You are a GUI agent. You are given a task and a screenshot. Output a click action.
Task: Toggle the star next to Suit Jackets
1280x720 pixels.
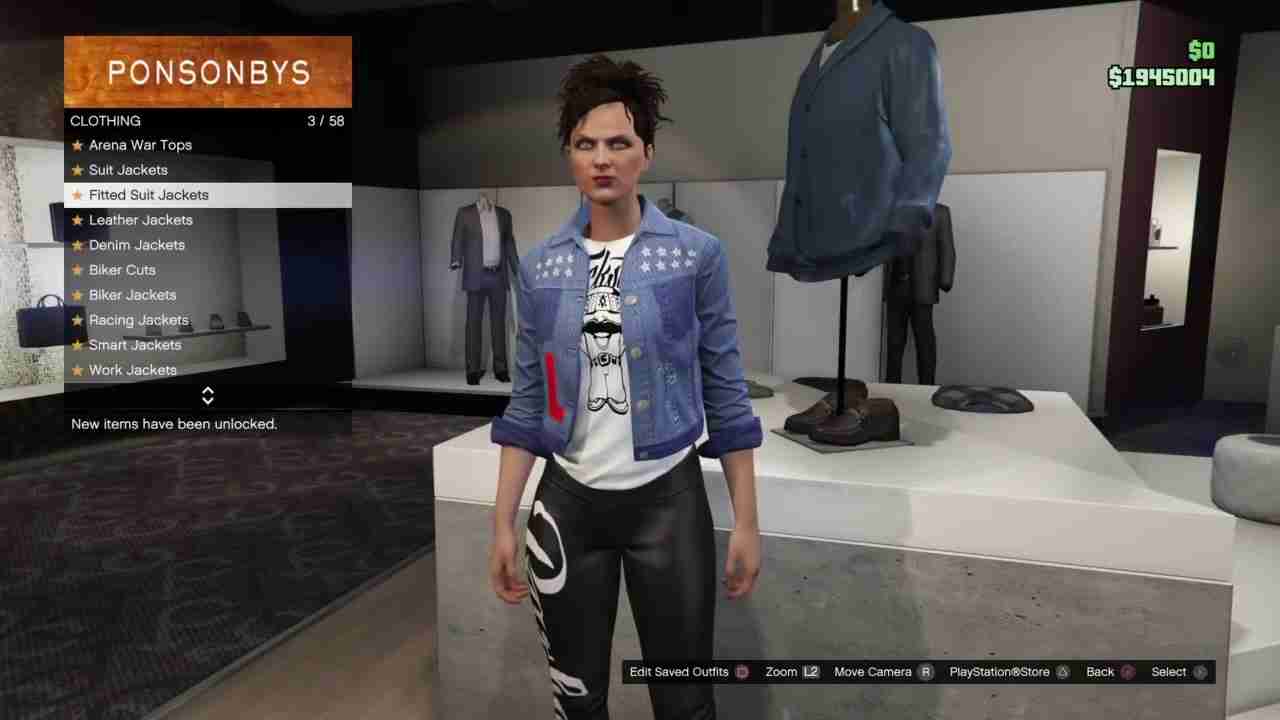(x=77, y=170)
